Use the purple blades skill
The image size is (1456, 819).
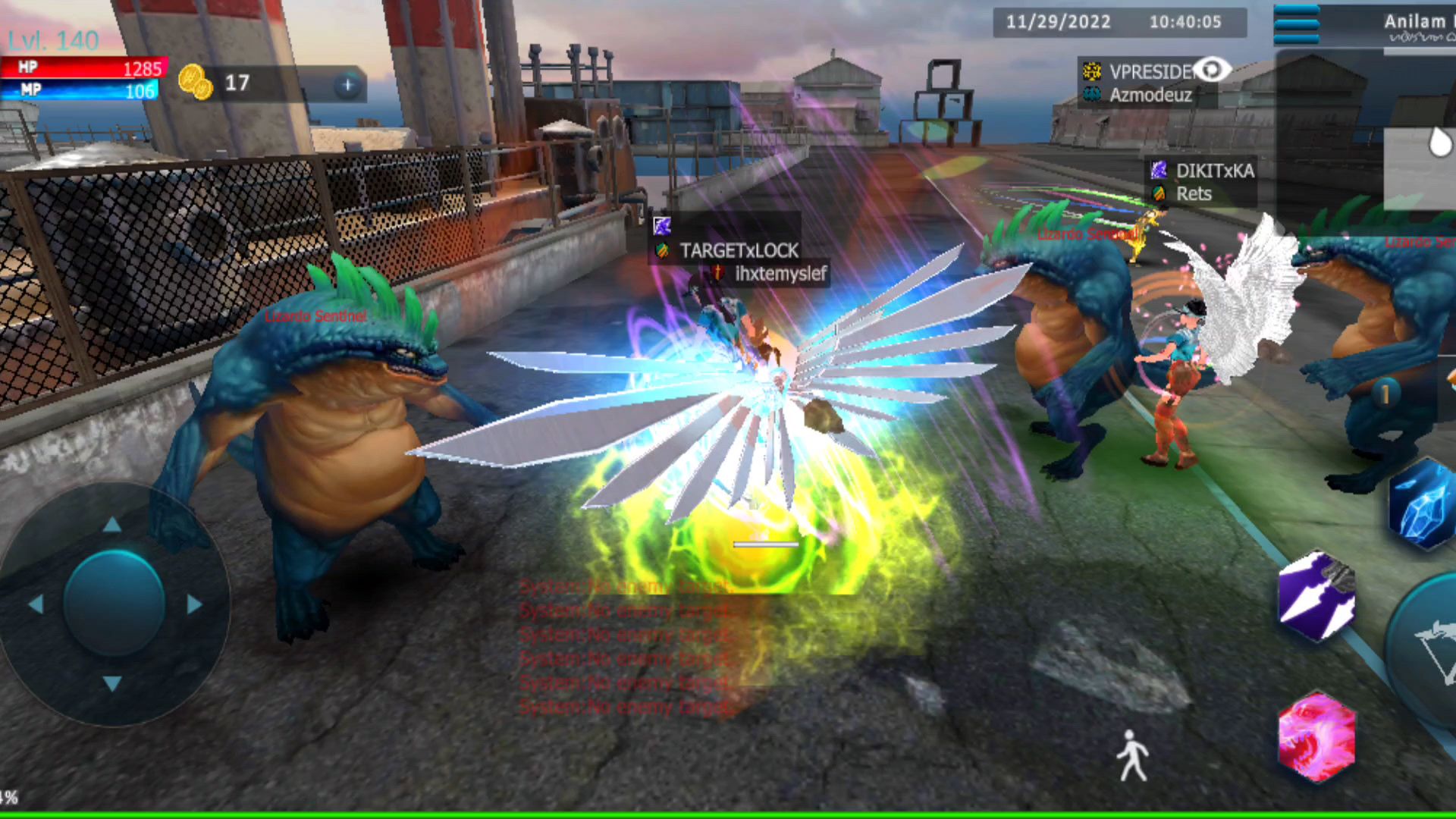click(1316, 598)
